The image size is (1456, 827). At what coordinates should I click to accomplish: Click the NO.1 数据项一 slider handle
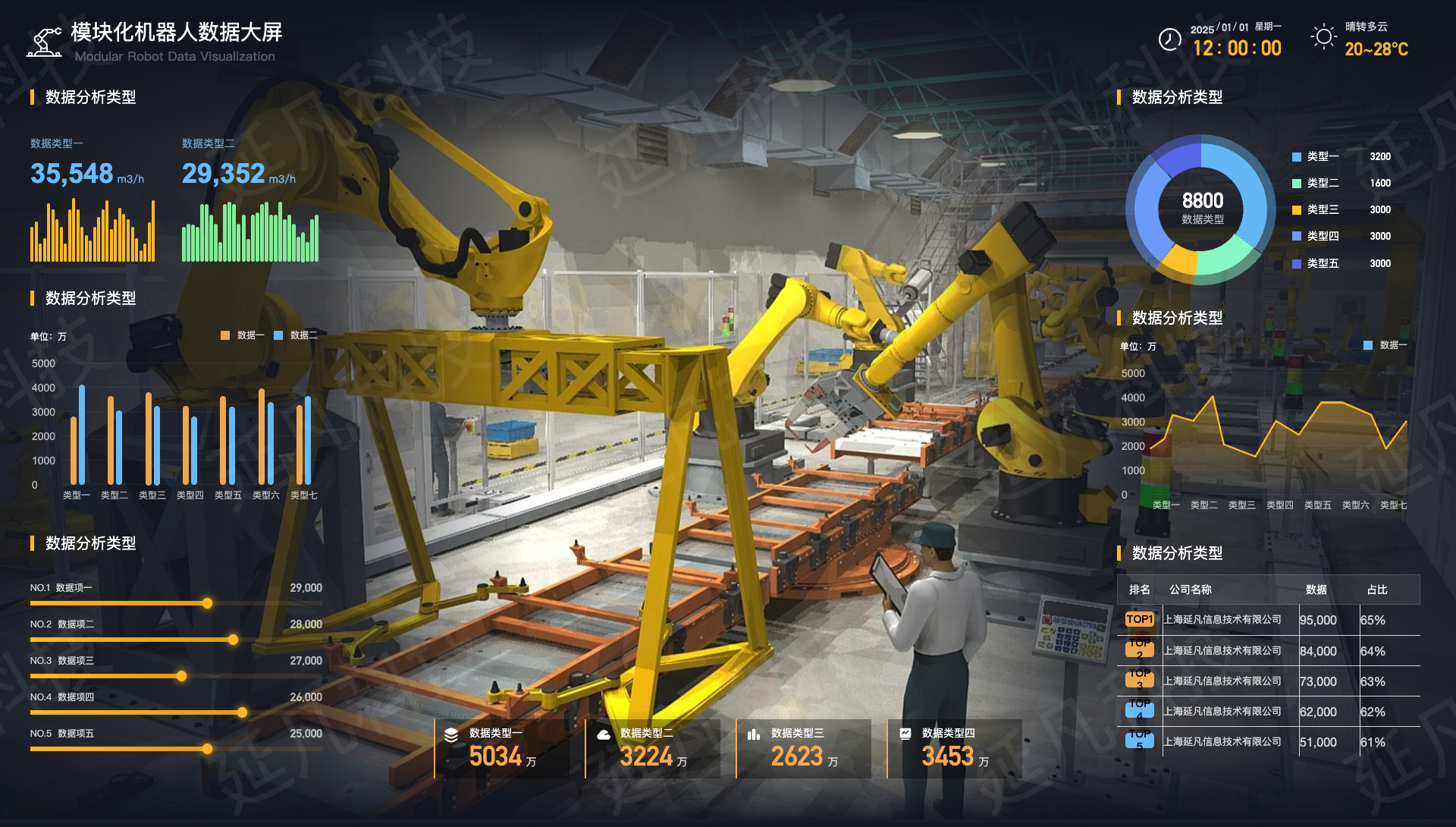pos(207,603)
